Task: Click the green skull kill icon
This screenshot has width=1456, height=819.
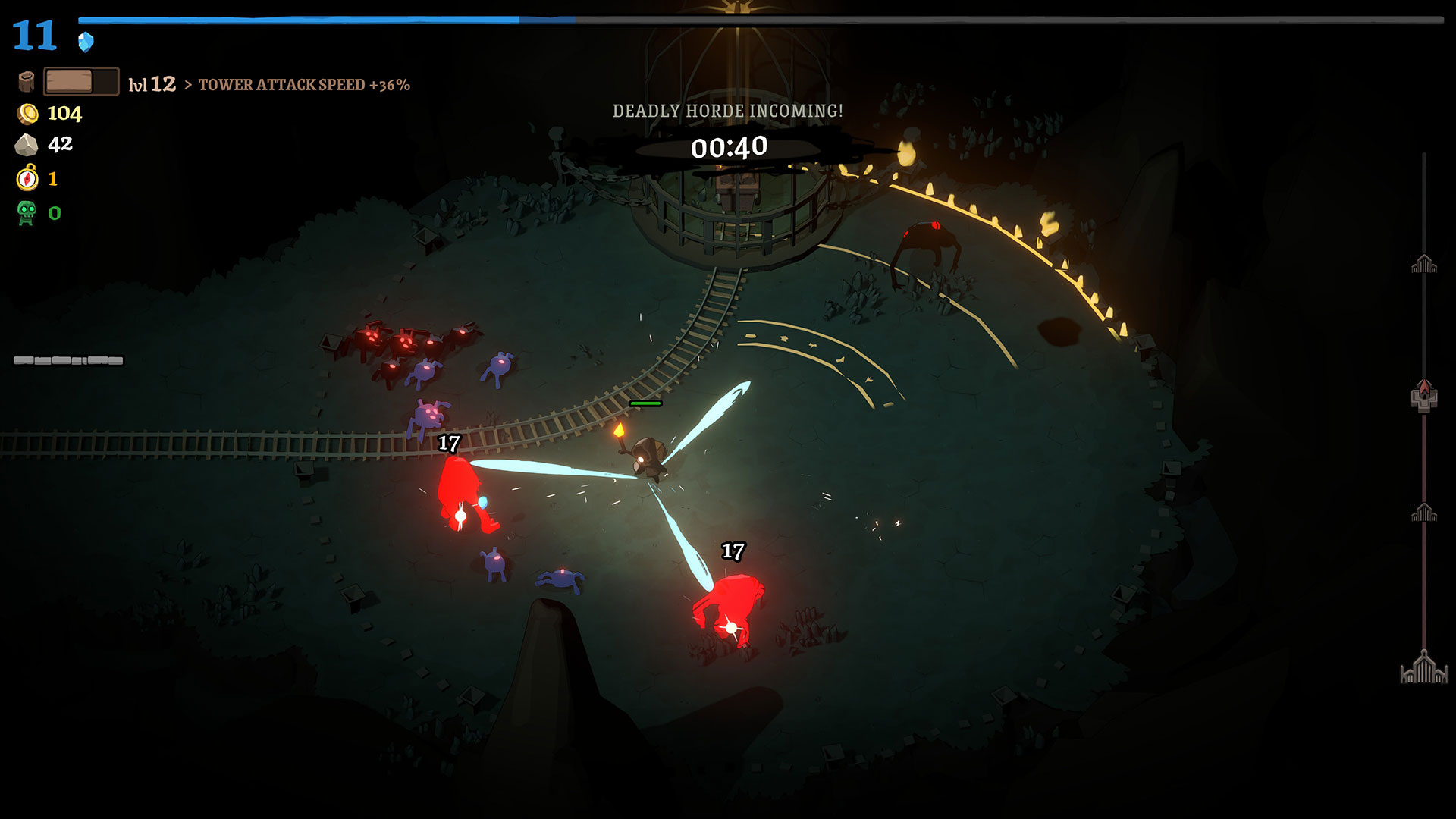Action: [27, 213]
